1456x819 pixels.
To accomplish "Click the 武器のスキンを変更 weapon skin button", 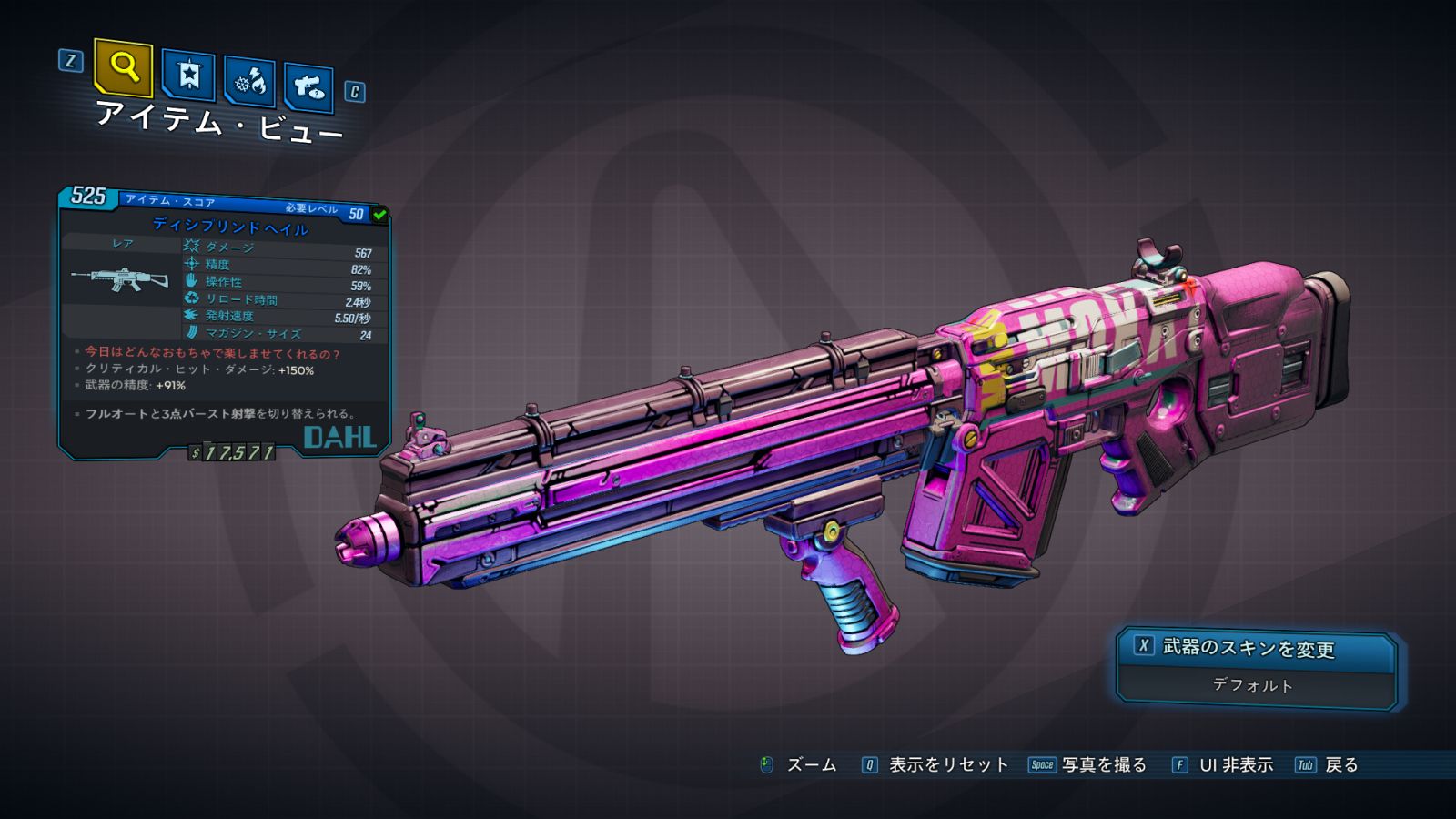I will tap(1256, 648).
